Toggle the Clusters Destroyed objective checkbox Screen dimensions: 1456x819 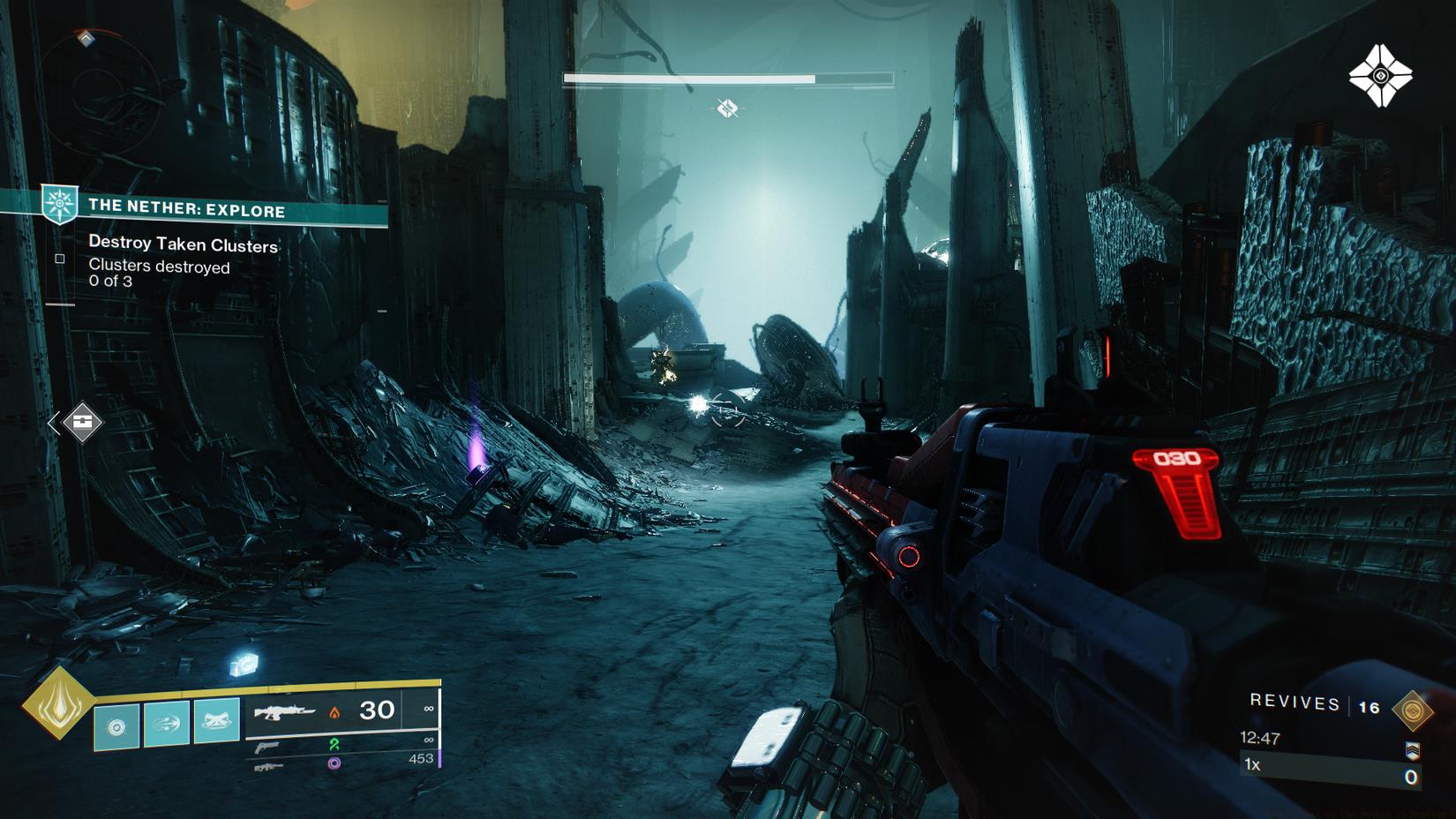click(59, 259)
